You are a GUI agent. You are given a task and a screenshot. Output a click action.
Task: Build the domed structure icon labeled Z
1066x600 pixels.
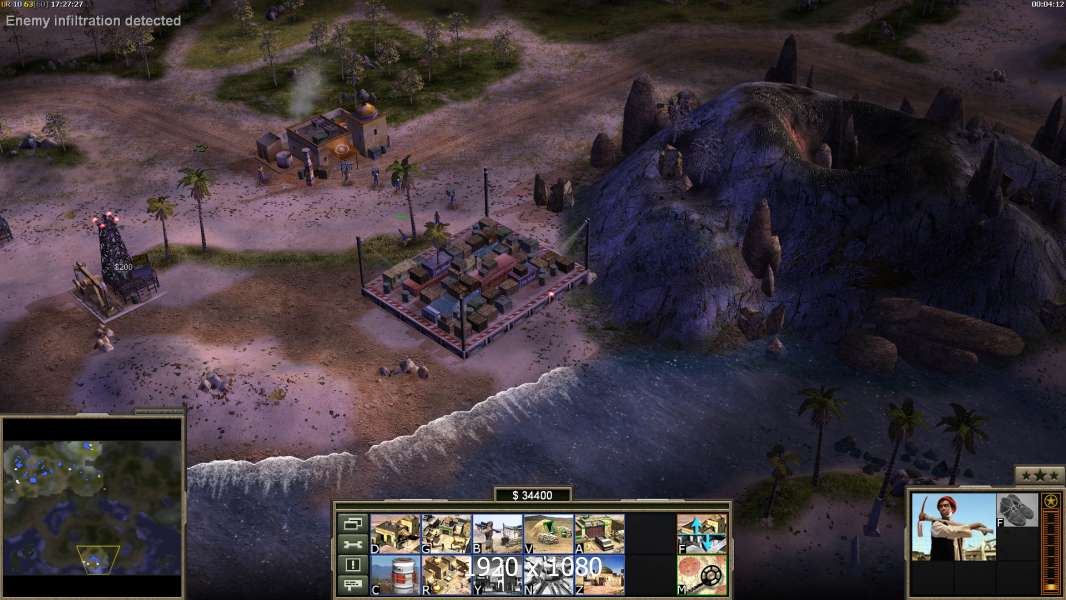[x=599, y=575]
